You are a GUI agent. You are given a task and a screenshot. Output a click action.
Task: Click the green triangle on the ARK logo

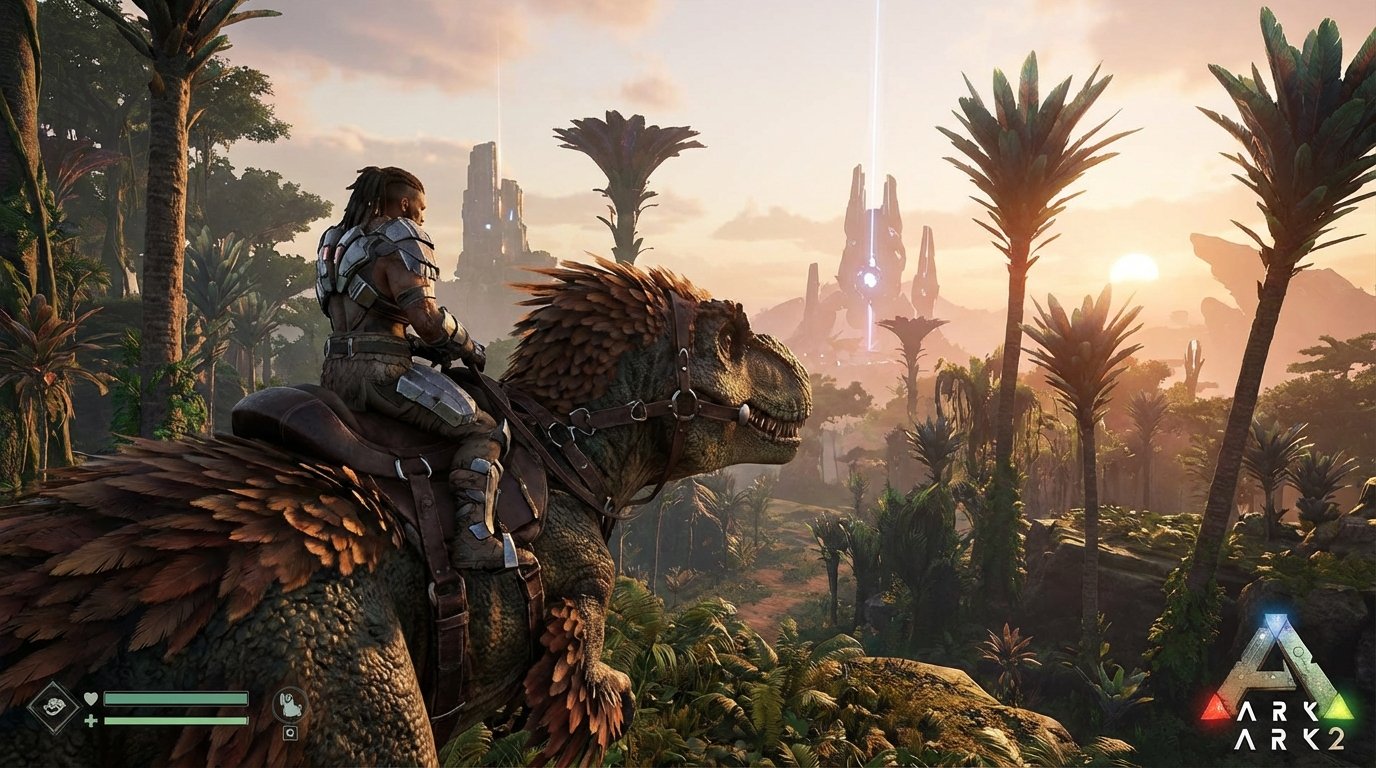point(1339,707)
